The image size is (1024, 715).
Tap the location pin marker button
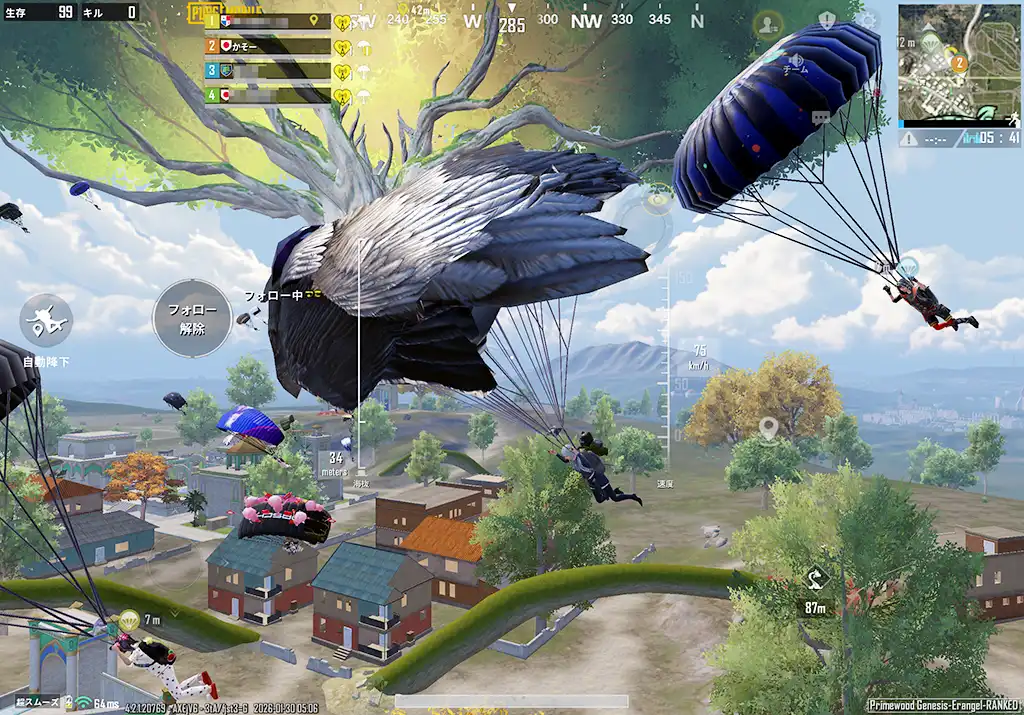point(768,429)
